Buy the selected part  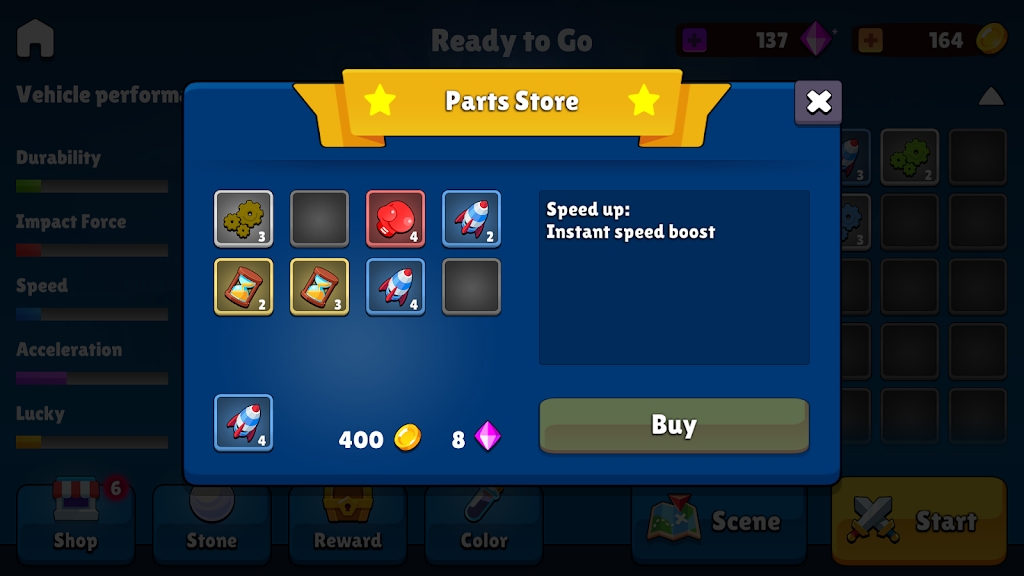(673, 425)
